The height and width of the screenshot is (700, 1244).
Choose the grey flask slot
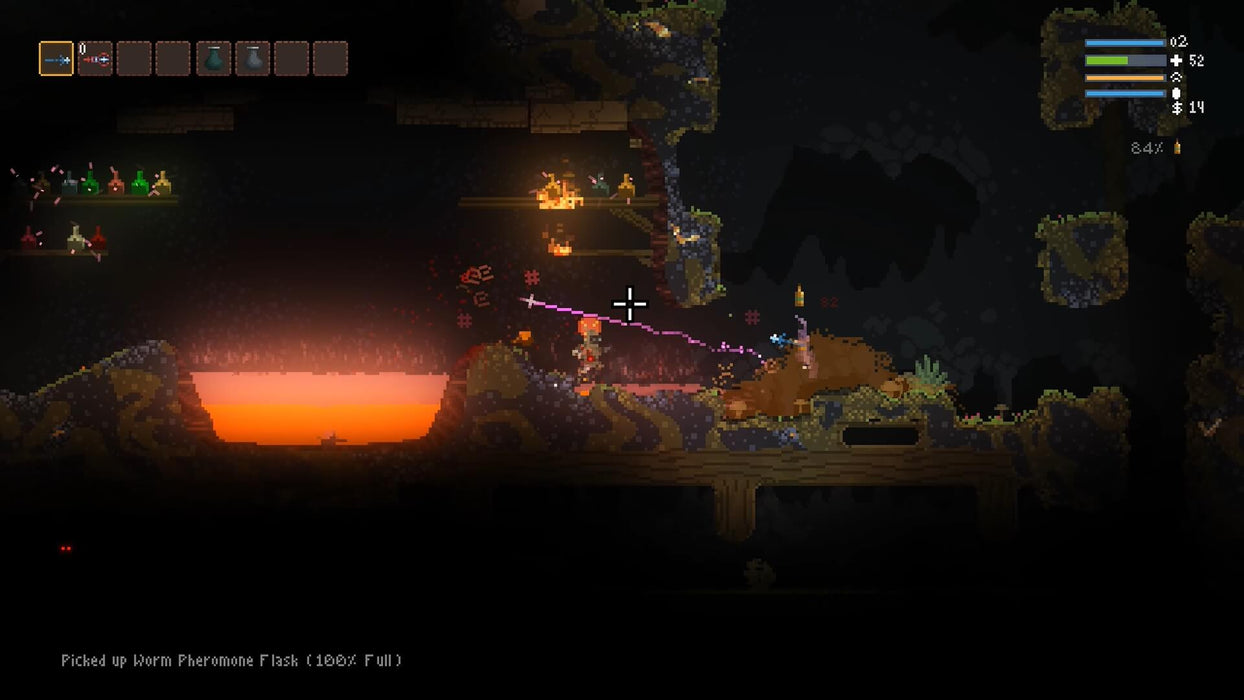coord(252,59)
